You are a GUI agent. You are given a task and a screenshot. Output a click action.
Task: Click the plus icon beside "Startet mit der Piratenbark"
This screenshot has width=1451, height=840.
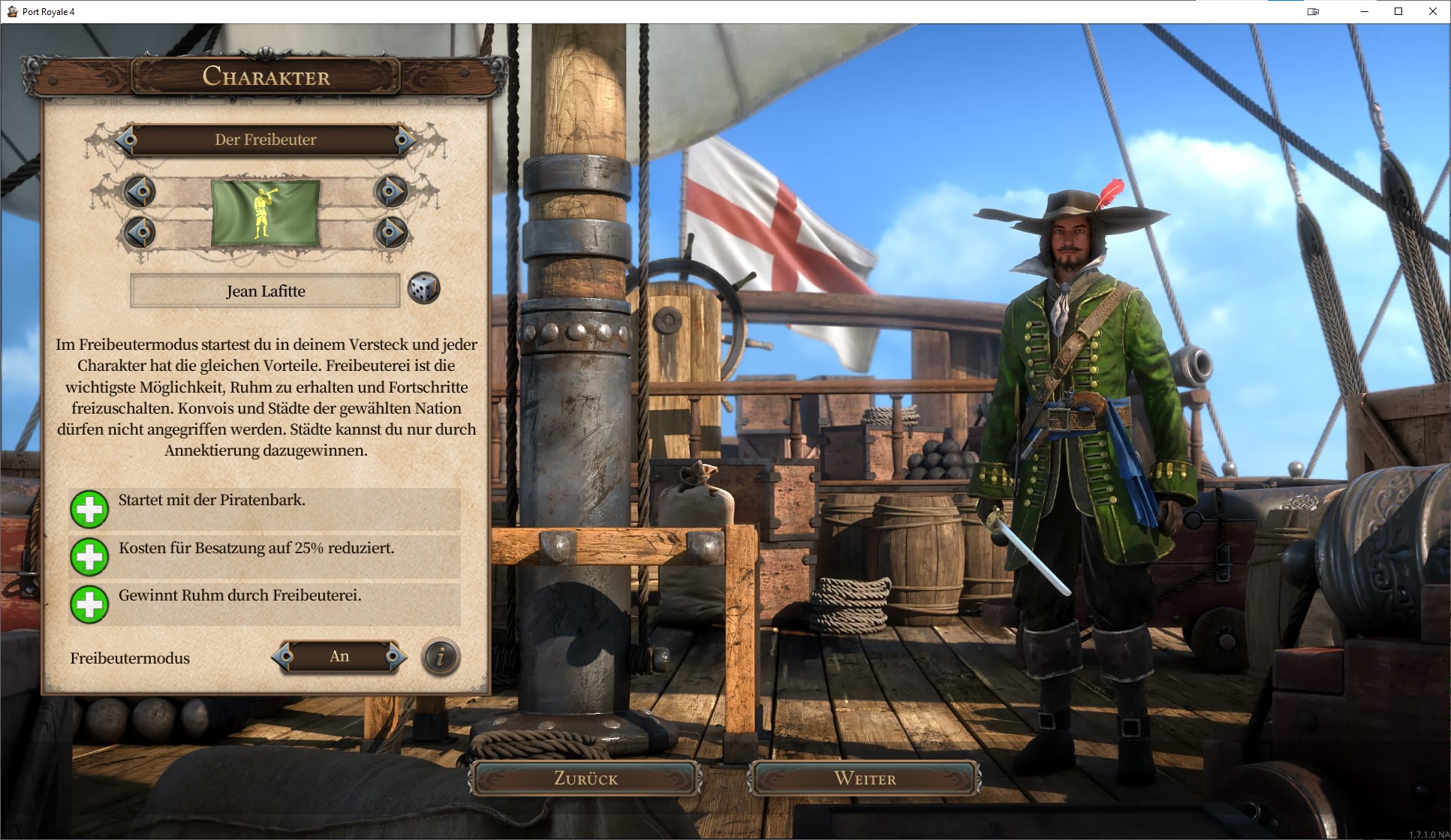90,509
